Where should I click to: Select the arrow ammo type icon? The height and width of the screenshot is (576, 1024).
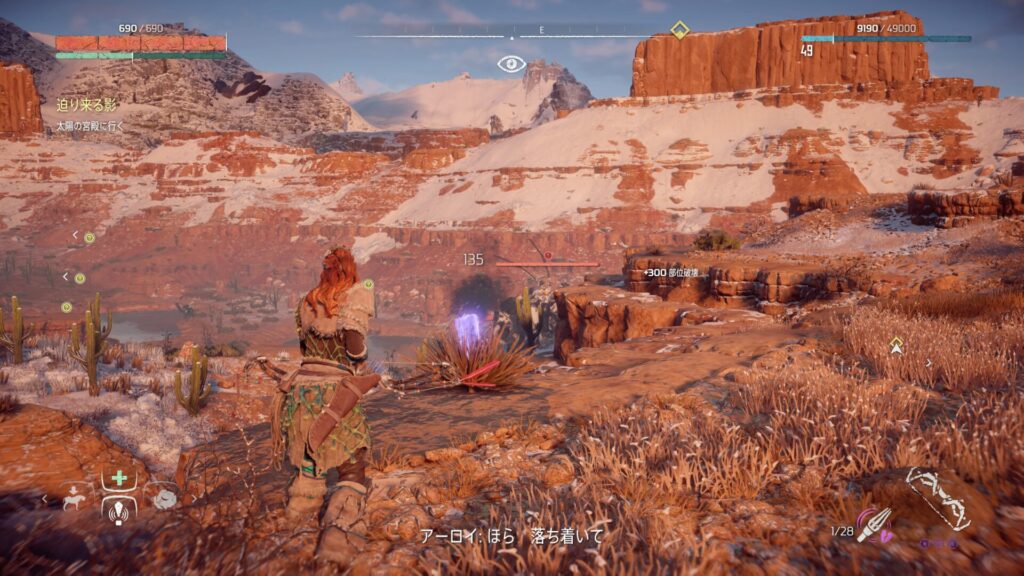pos(872,523)
